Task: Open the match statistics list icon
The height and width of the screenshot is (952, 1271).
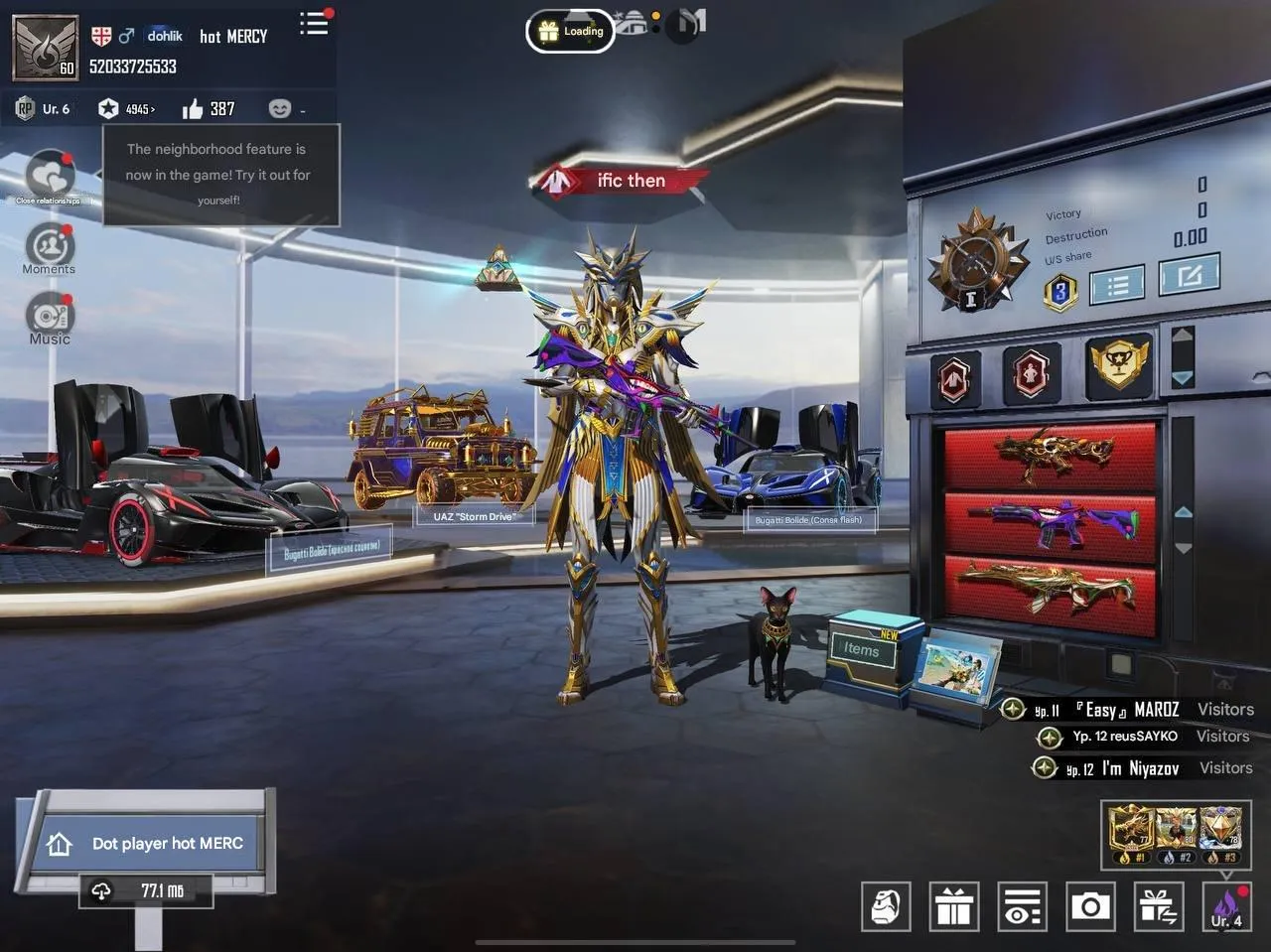Action: click(x=1118, y=283)
